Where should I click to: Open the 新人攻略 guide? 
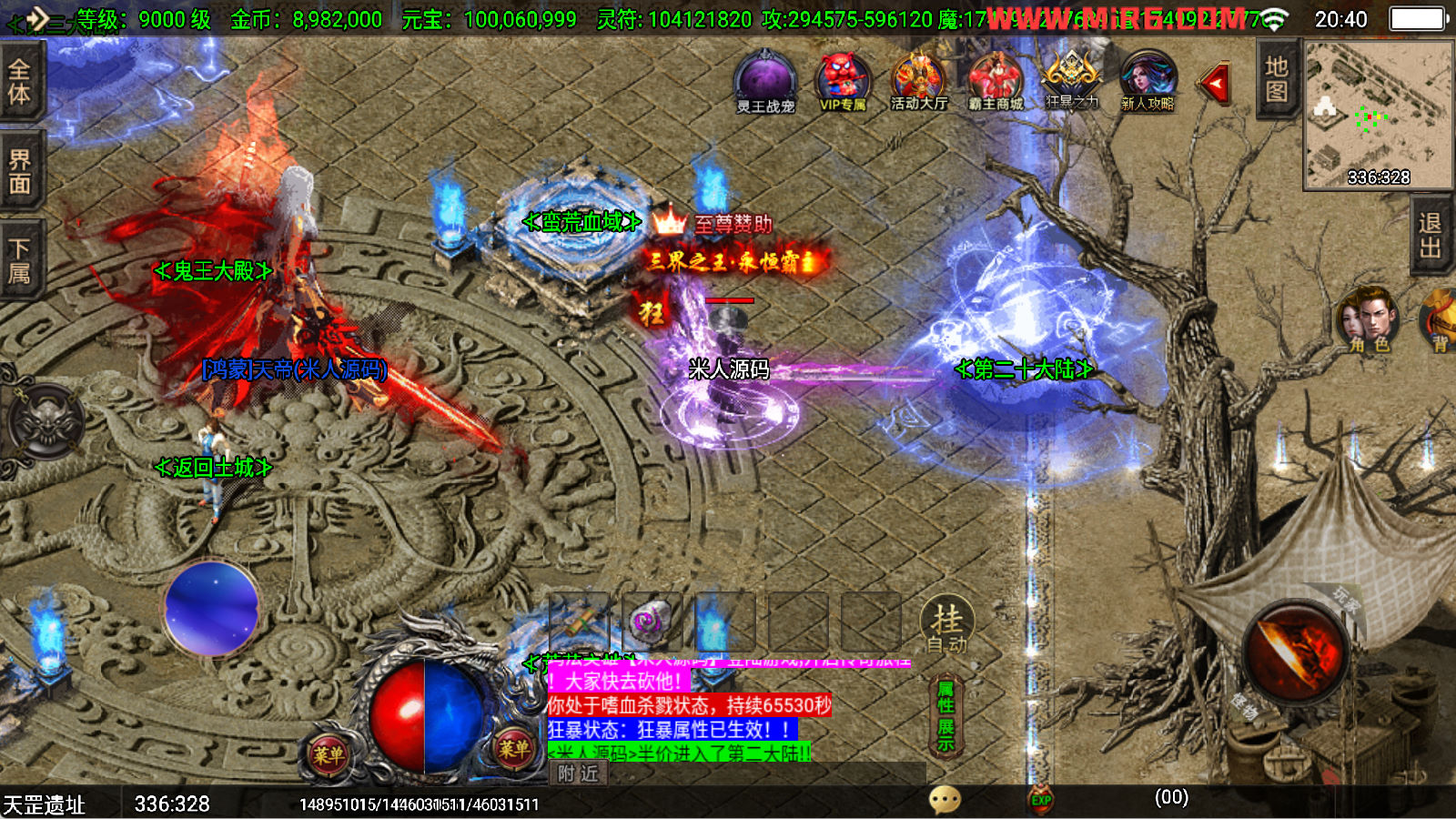(x=1148, y=82)
